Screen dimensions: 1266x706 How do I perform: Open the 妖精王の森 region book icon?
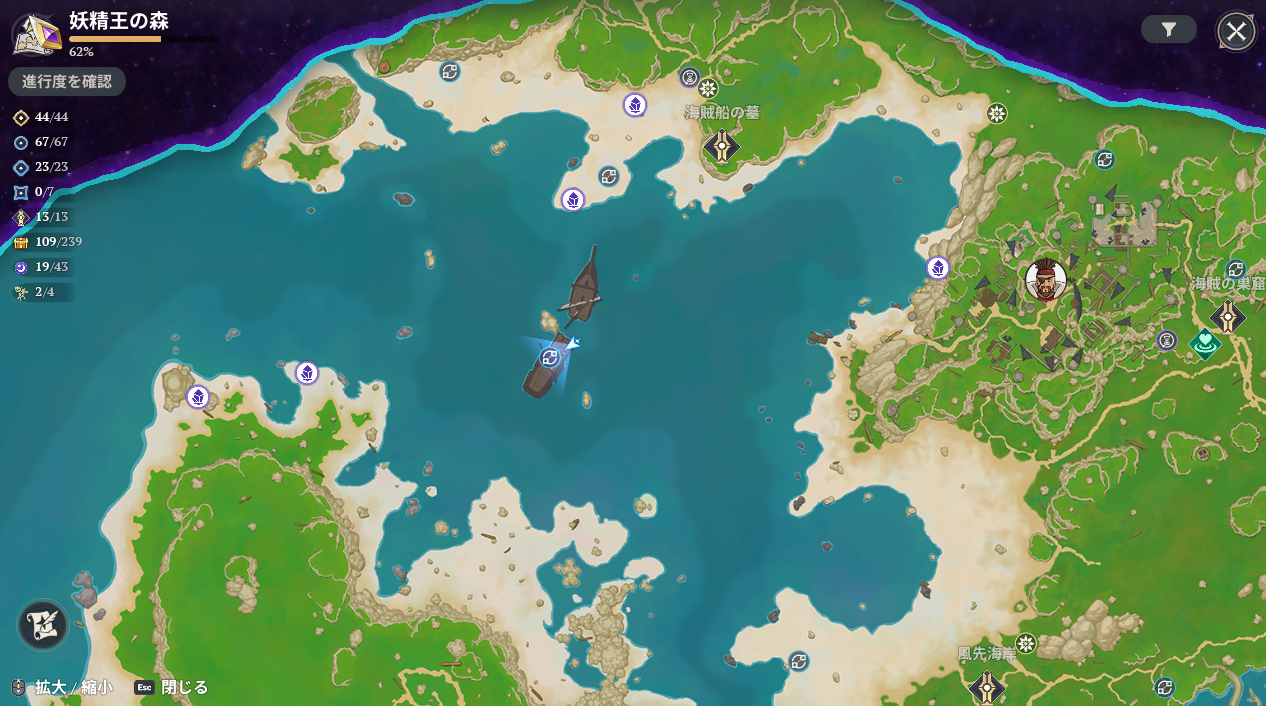36,32
